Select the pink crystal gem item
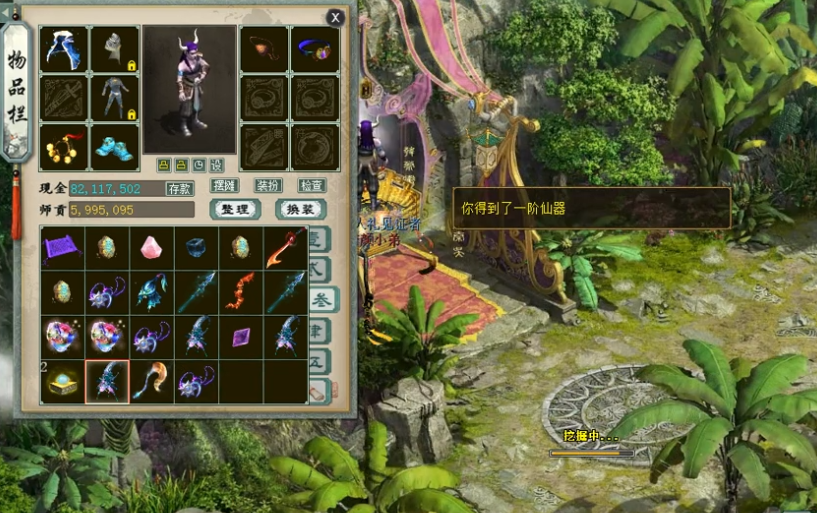817x513 pixels. pyautogui.click(x=152, y=248)
